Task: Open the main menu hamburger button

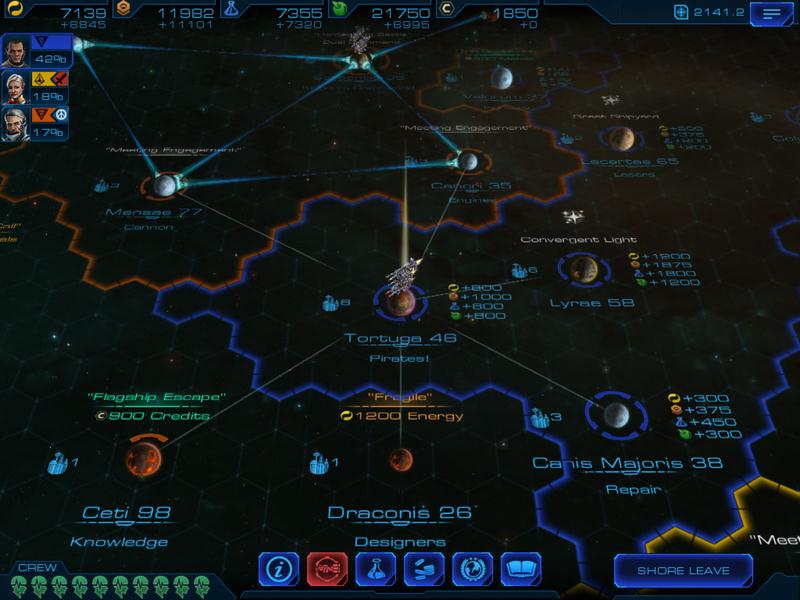Action: tap(771, 13)
